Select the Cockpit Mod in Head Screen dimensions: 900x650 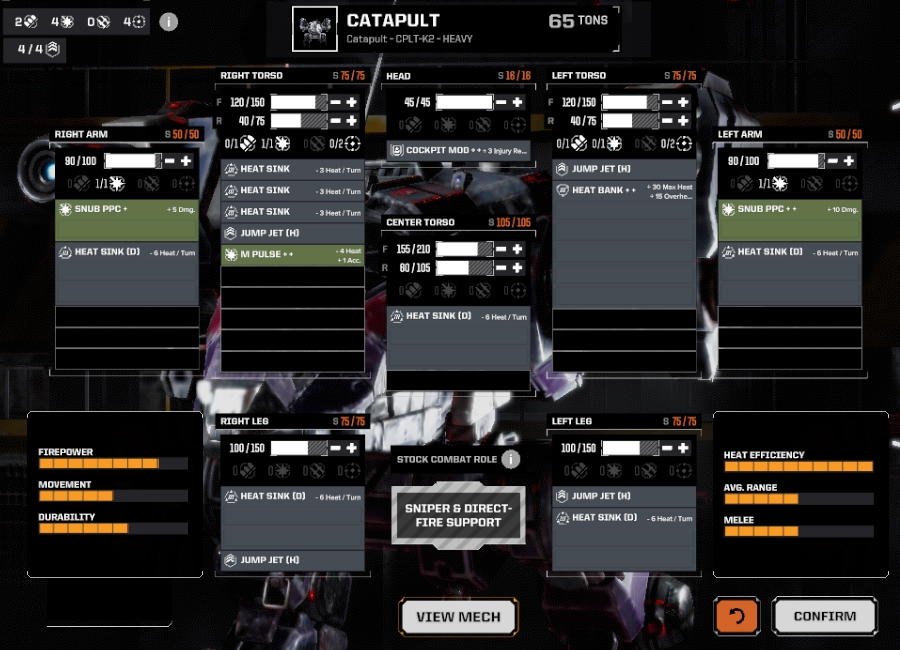(x=458, y=150)
